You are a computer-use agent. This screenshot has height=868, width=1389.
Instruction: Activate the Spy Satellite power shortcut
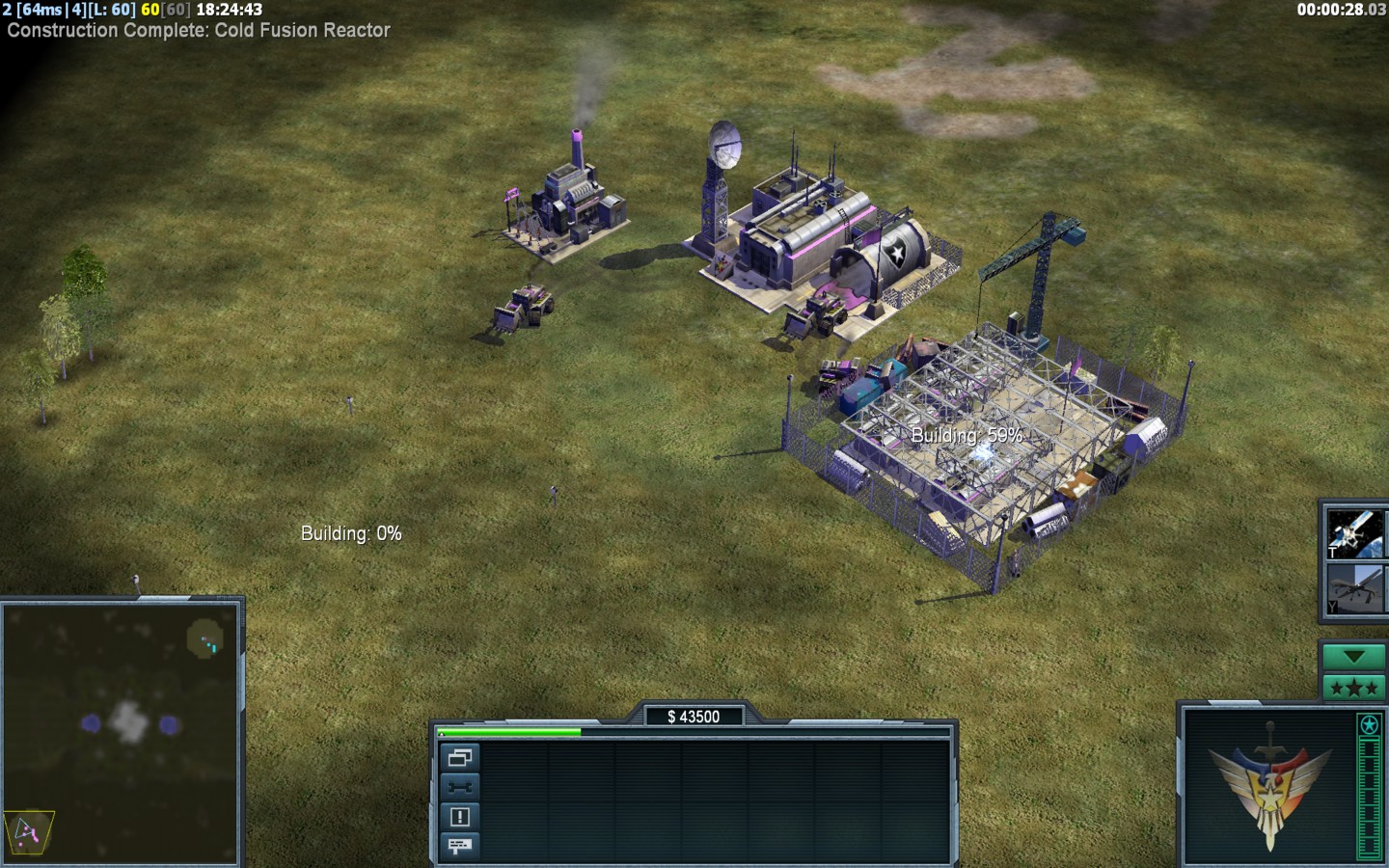tap(1355, 533)
